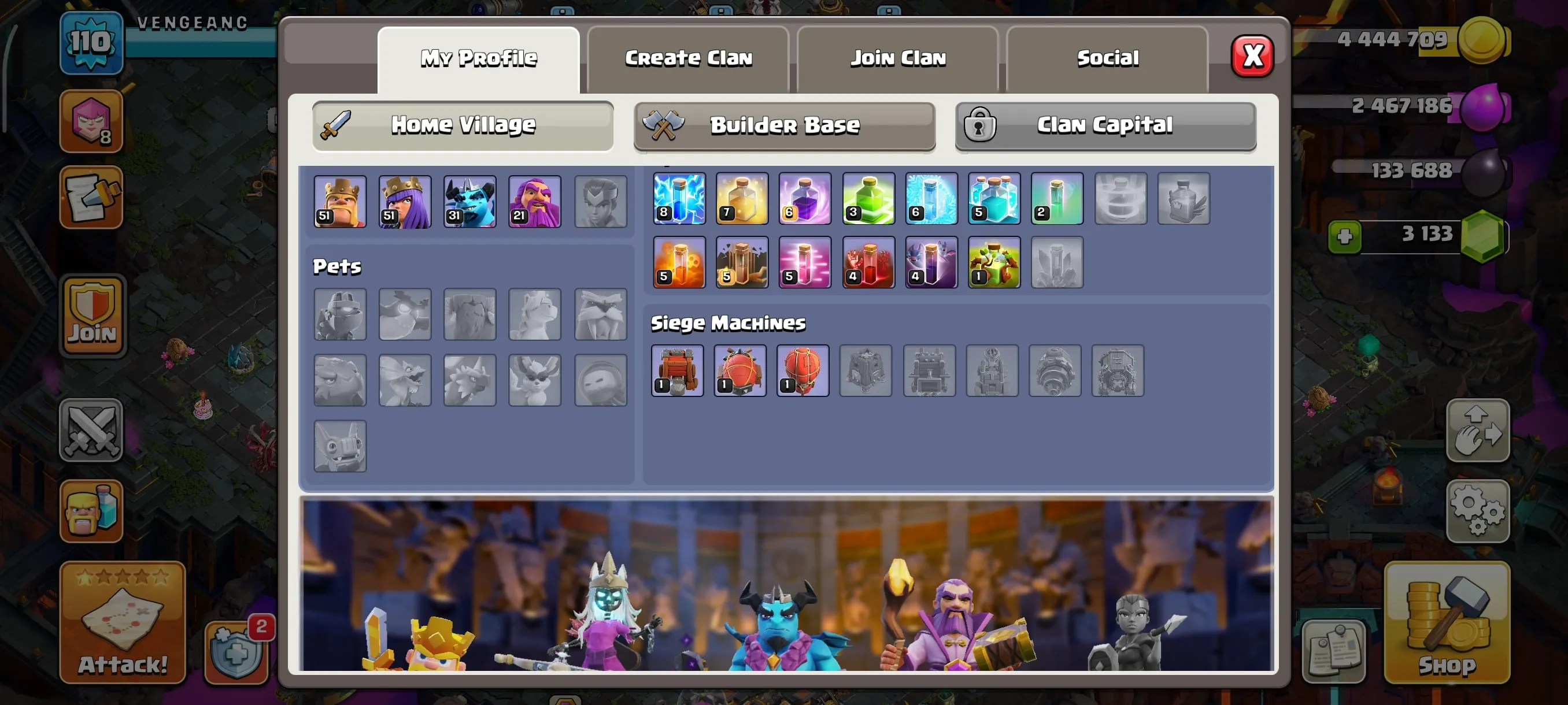The height and width of the screenshot is (705, 1568).
Task: Open the Archer Queen hero details
Action: (405, 201)
